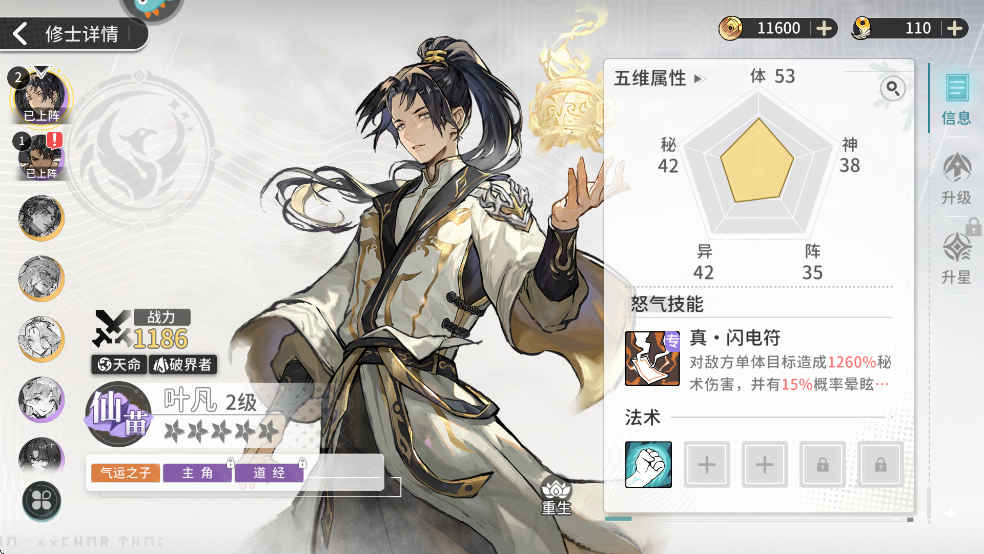This screenshot has height=554, width=984.
Task: Open the 升级 tab
Action: tap(956, 179)
